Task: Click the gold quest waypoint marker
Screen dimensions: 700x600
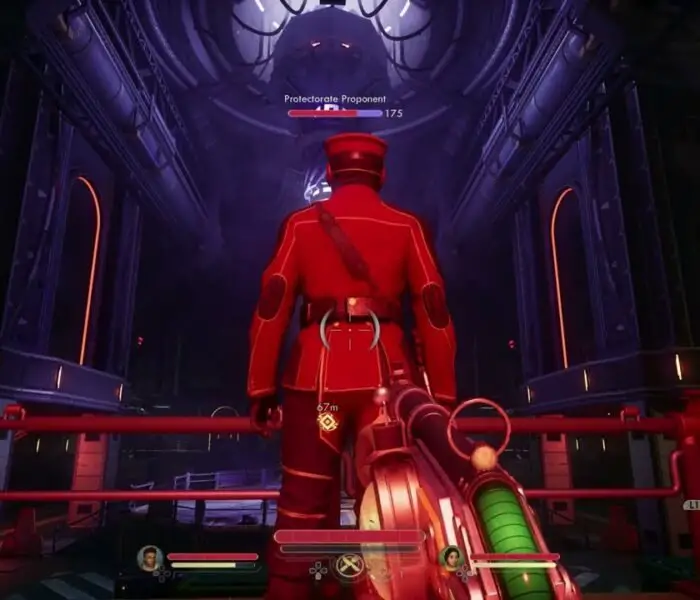Action: click(x=327, y=422)
